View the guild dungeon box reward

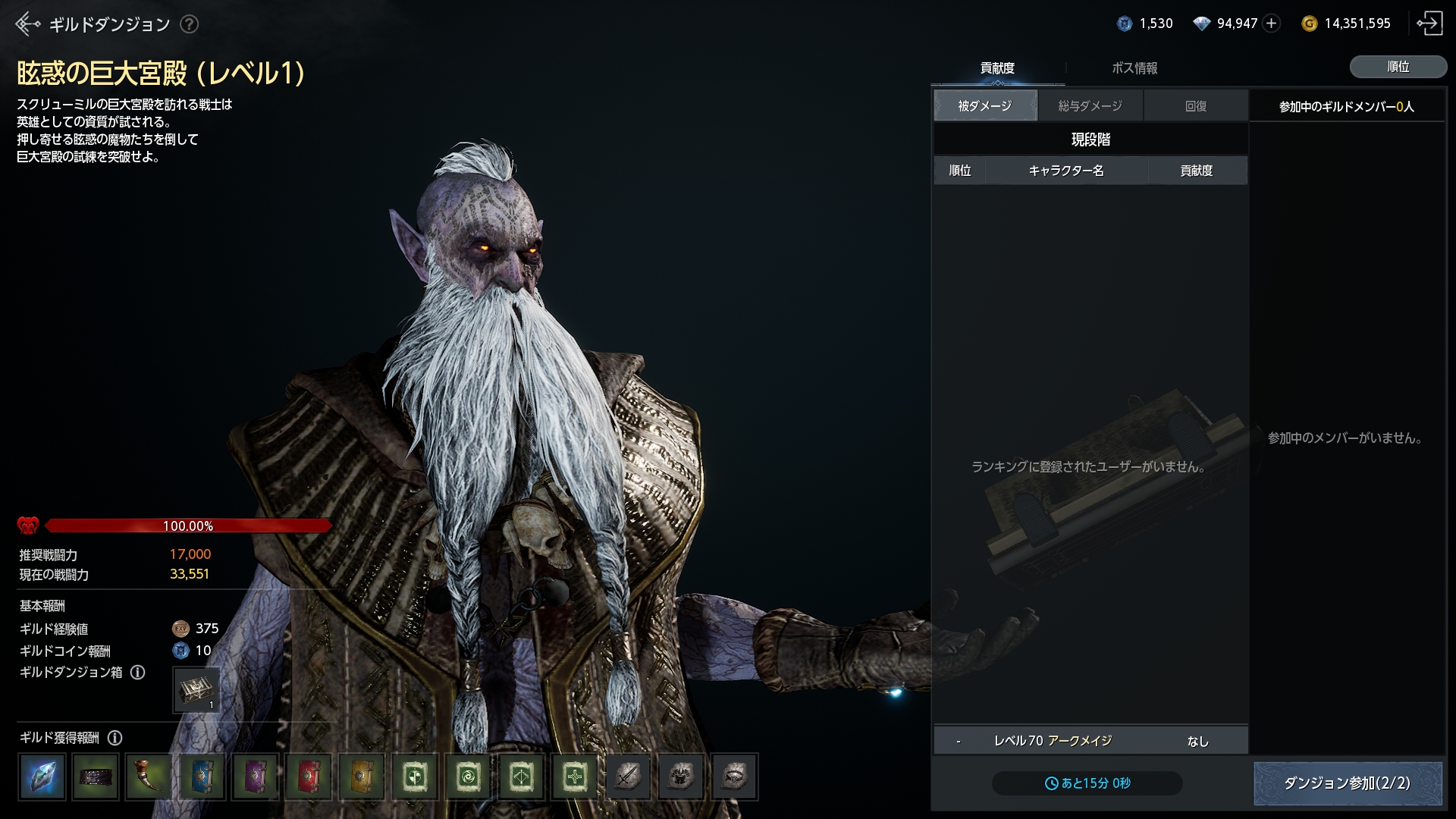coord(196,690)
